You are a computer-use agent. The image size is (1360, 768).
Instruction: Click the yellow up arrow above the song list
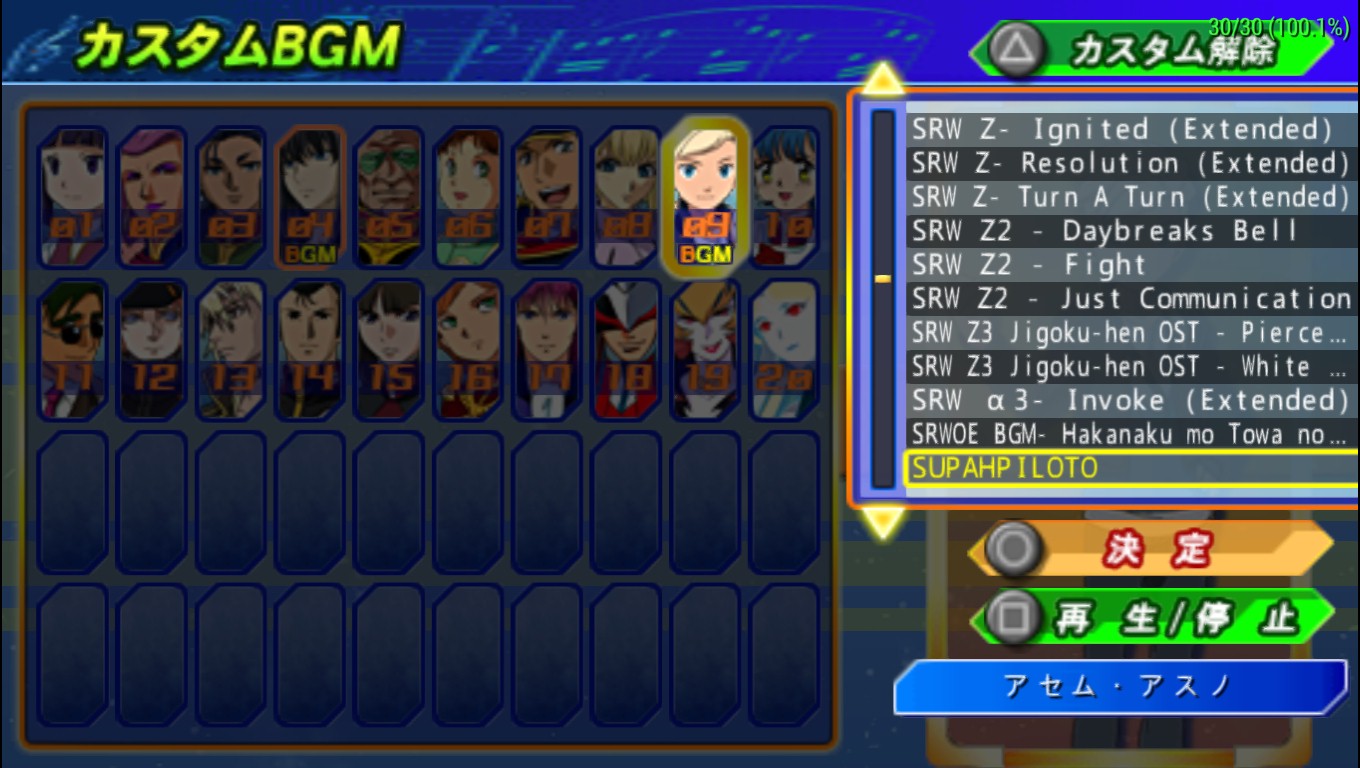point(883,78)
